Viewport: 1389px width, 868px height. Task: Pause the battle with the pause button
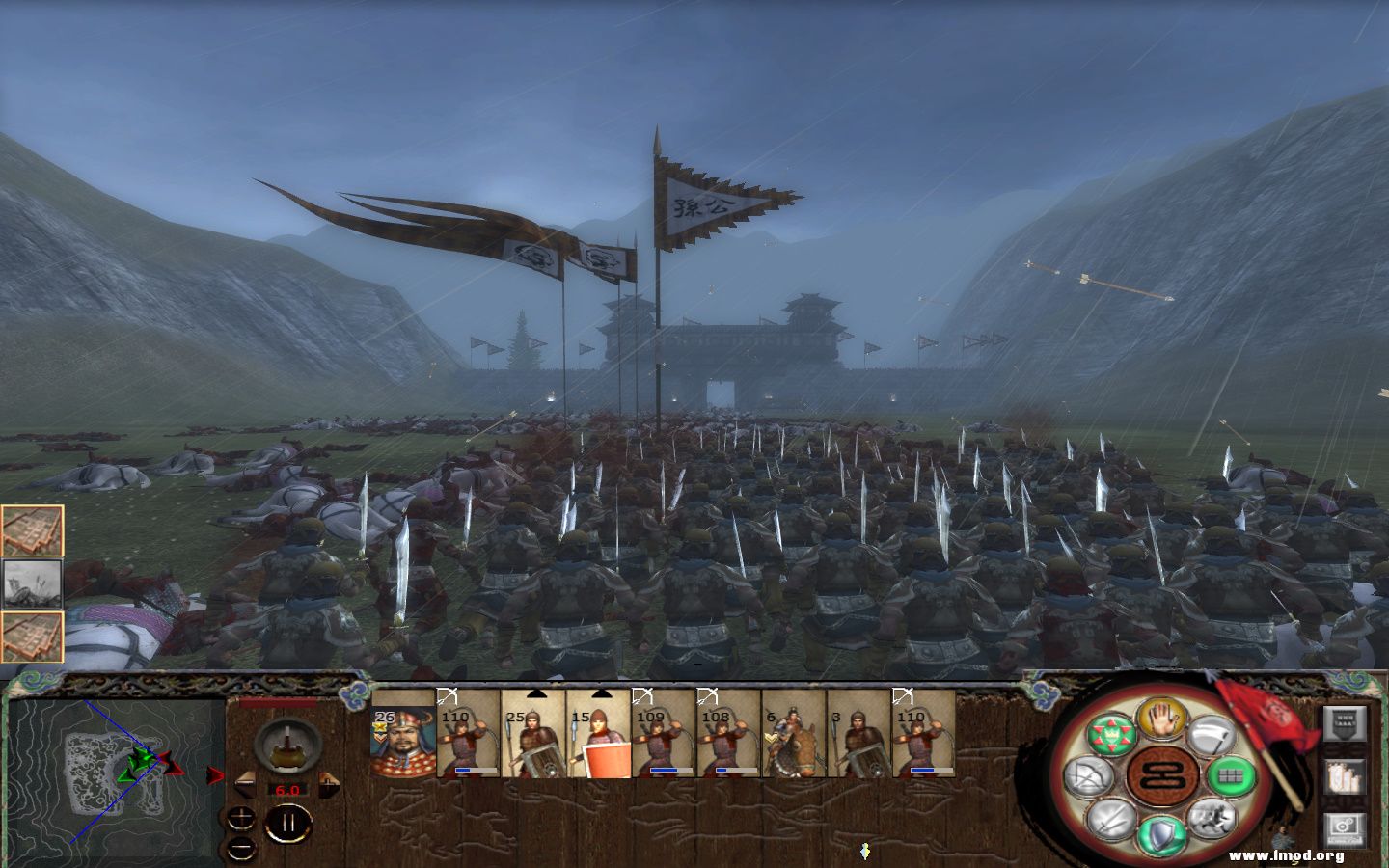(287, 823)
